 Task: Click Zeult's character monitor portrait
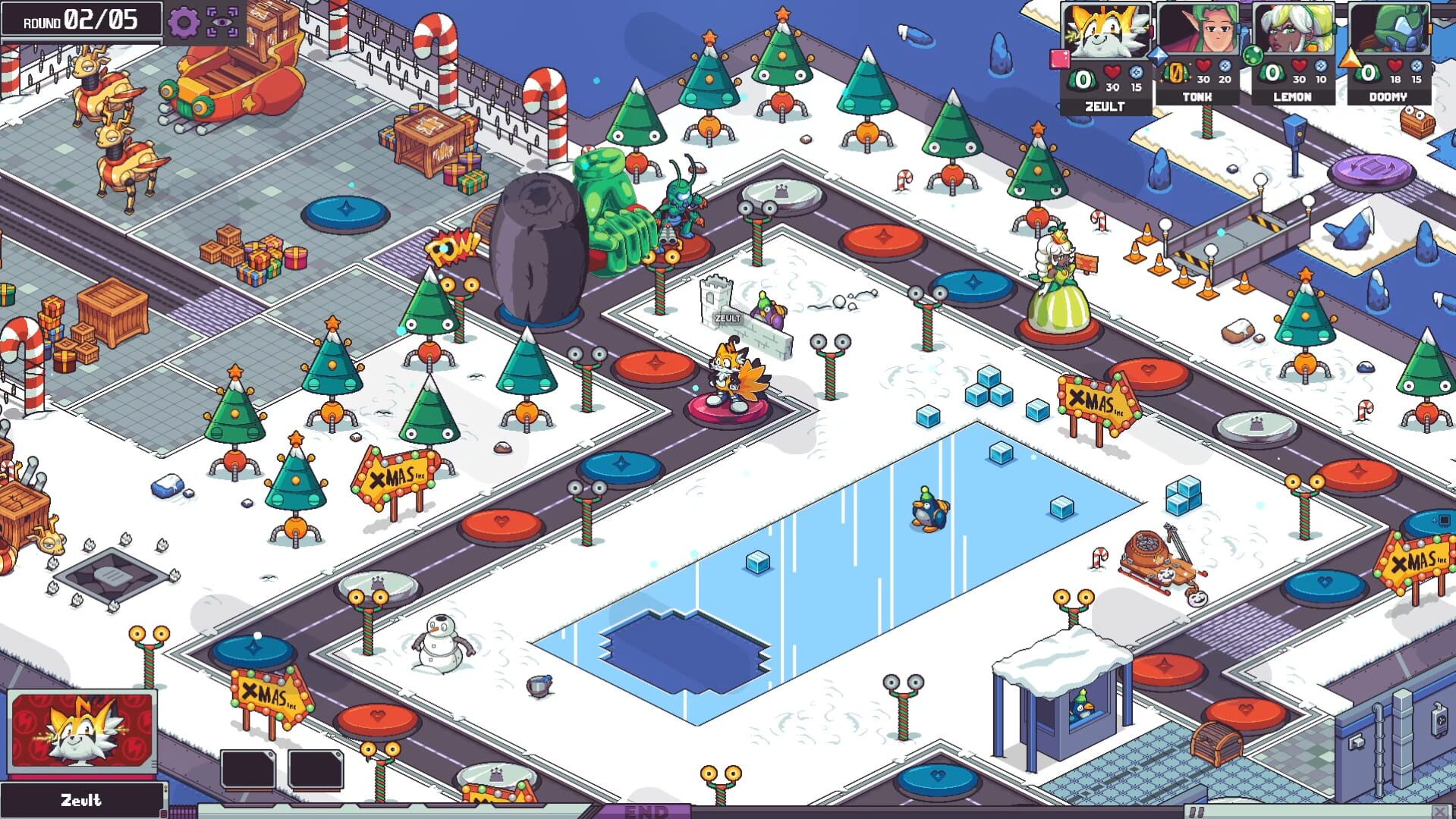pyautogui.click(x=83, y=732)
